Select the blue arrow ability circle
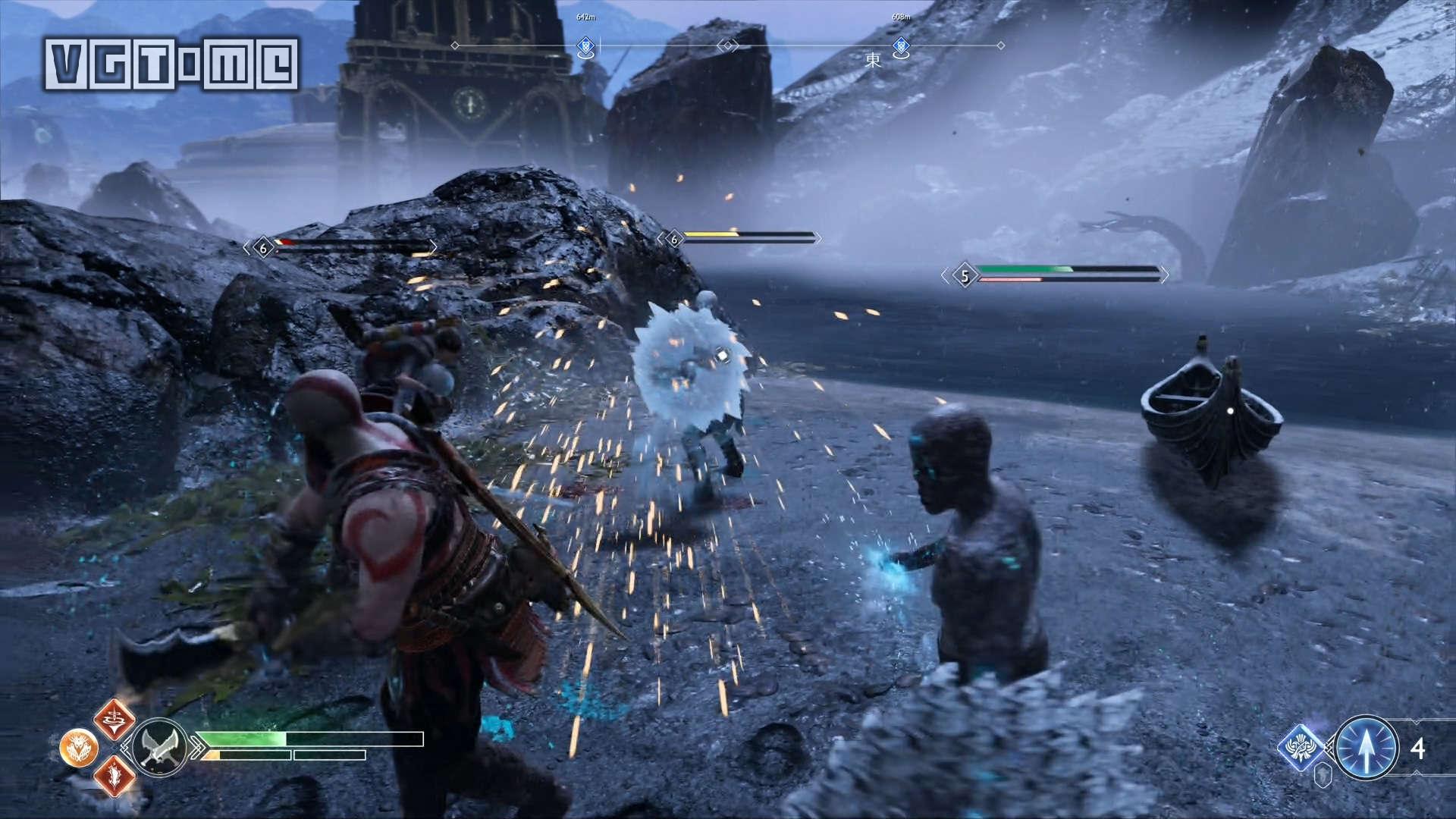This screenshot has width=1456, height=819. pyautogui.click(x=1366, y=748)
